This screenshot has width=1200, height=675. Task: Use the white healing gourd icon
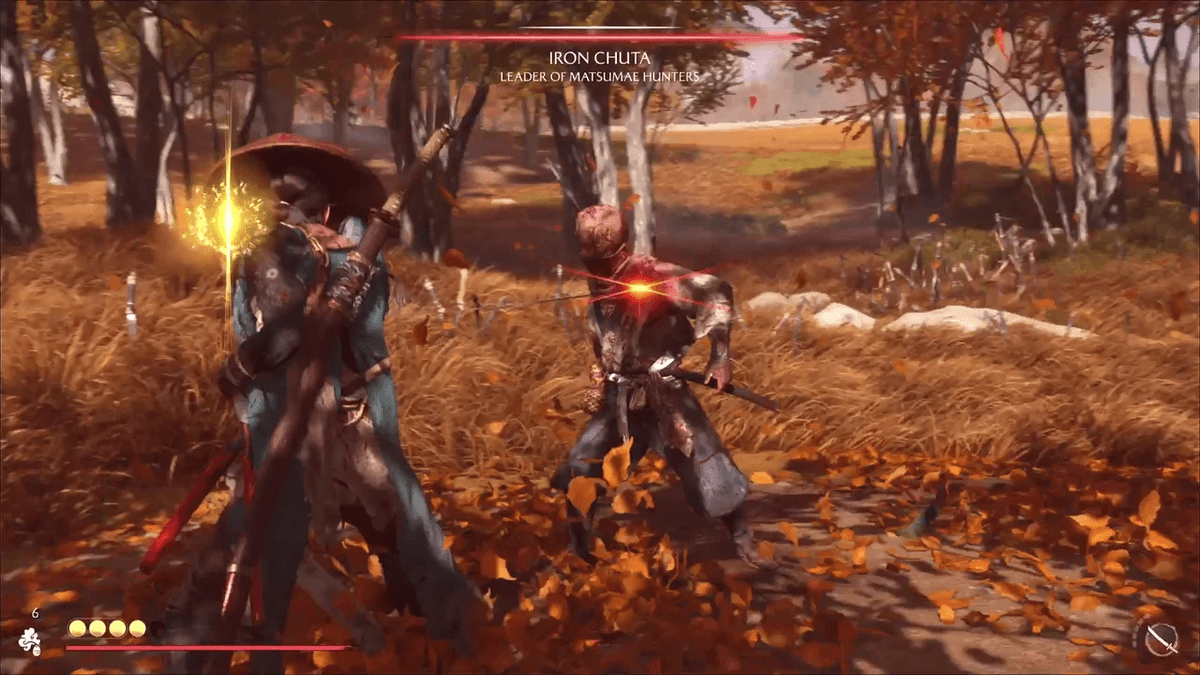click(x=31, y=641)
